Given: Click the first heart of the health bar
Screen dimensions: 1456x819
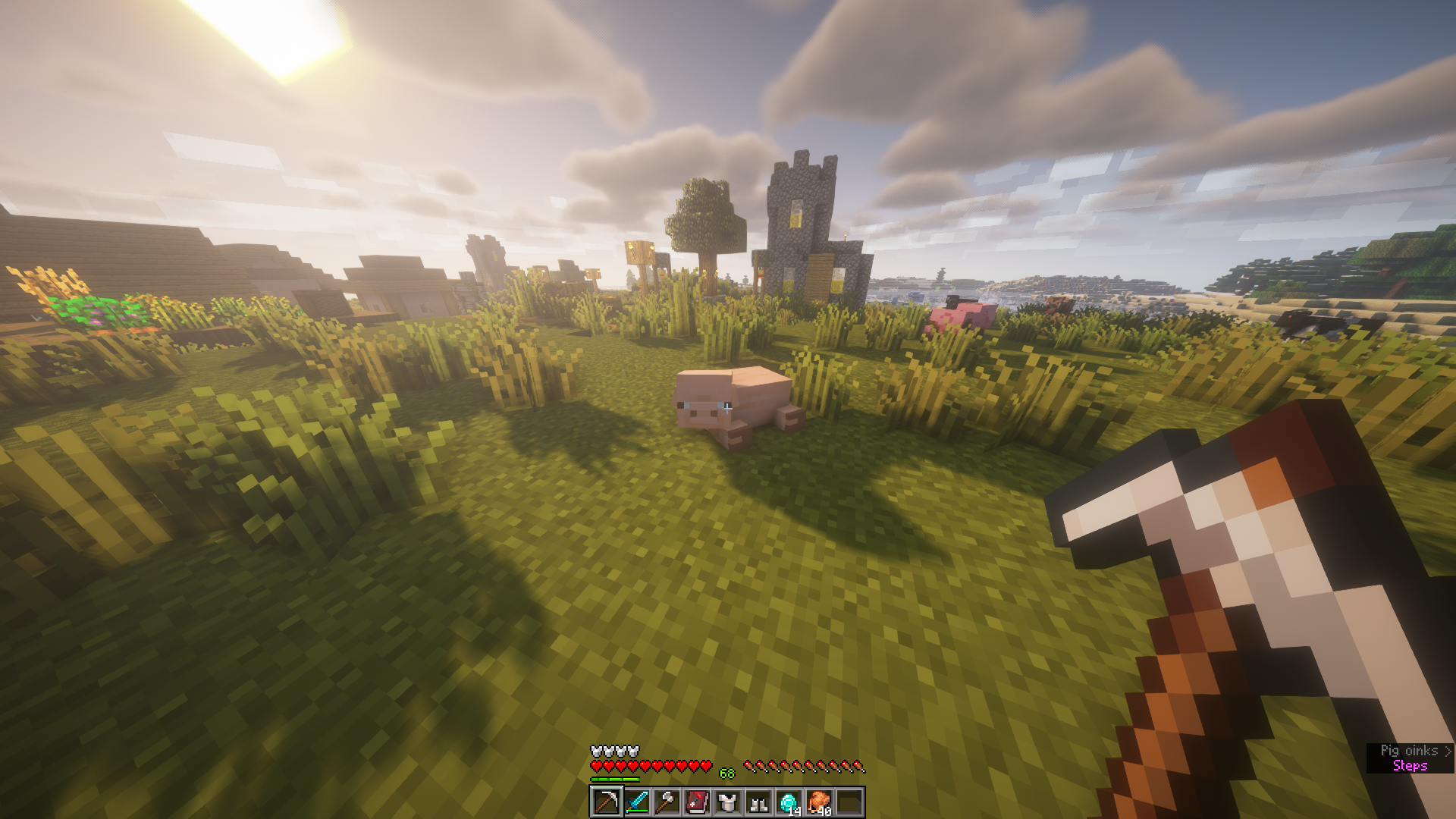Looking at the screenshot, I should tap(597, 766).
